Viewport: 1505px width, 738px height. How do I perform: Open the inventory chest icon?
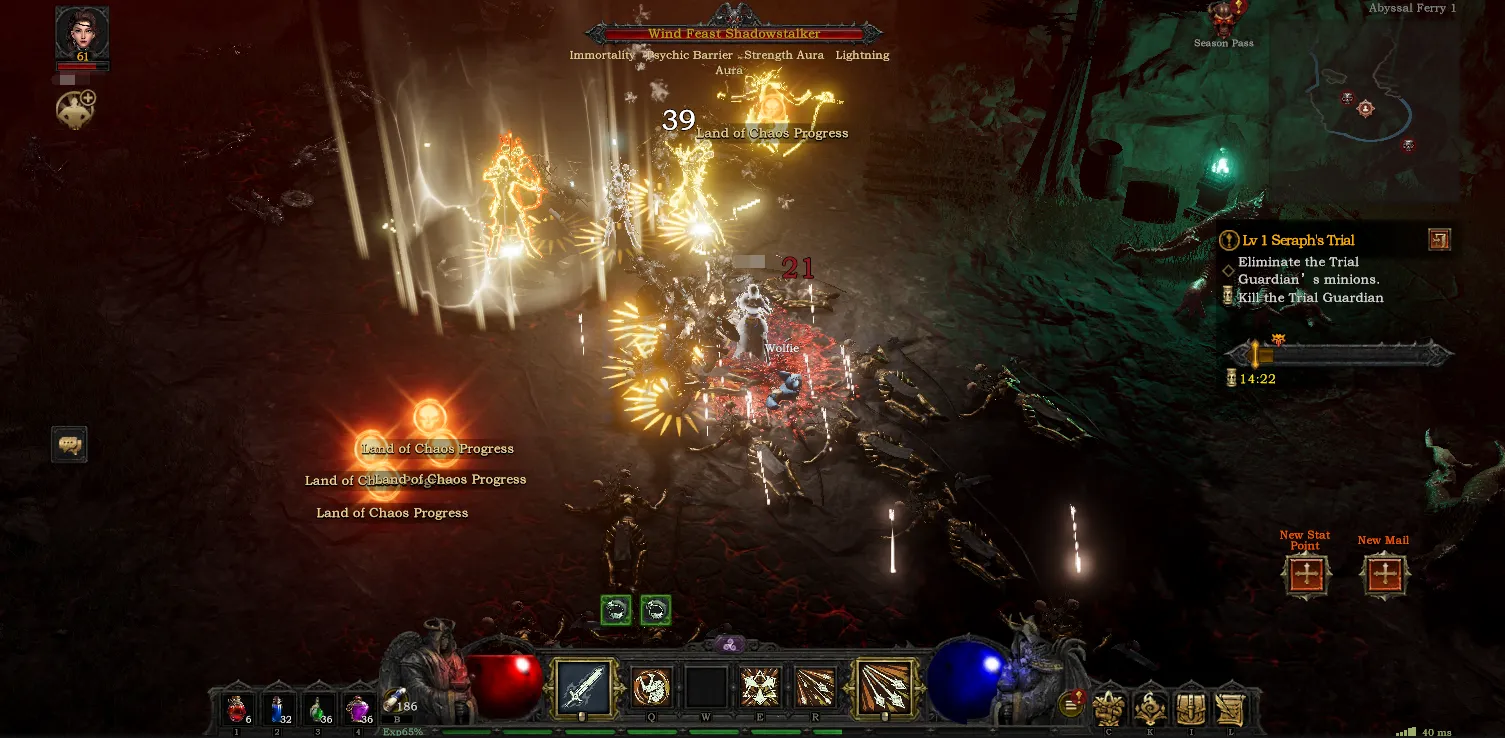coord(1190,709)
